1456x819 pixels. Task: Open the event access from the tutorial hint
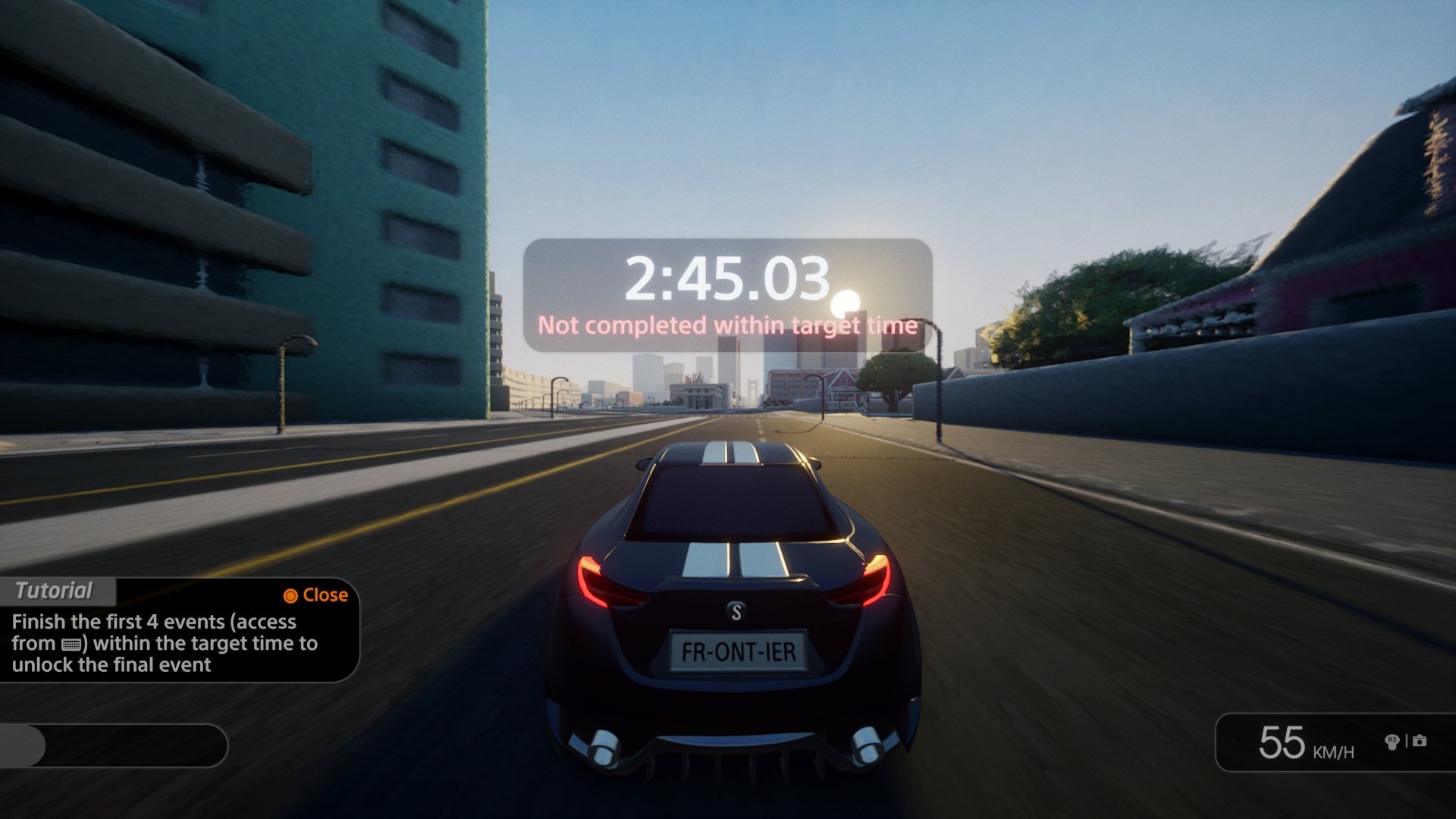[x=73, y=644]
